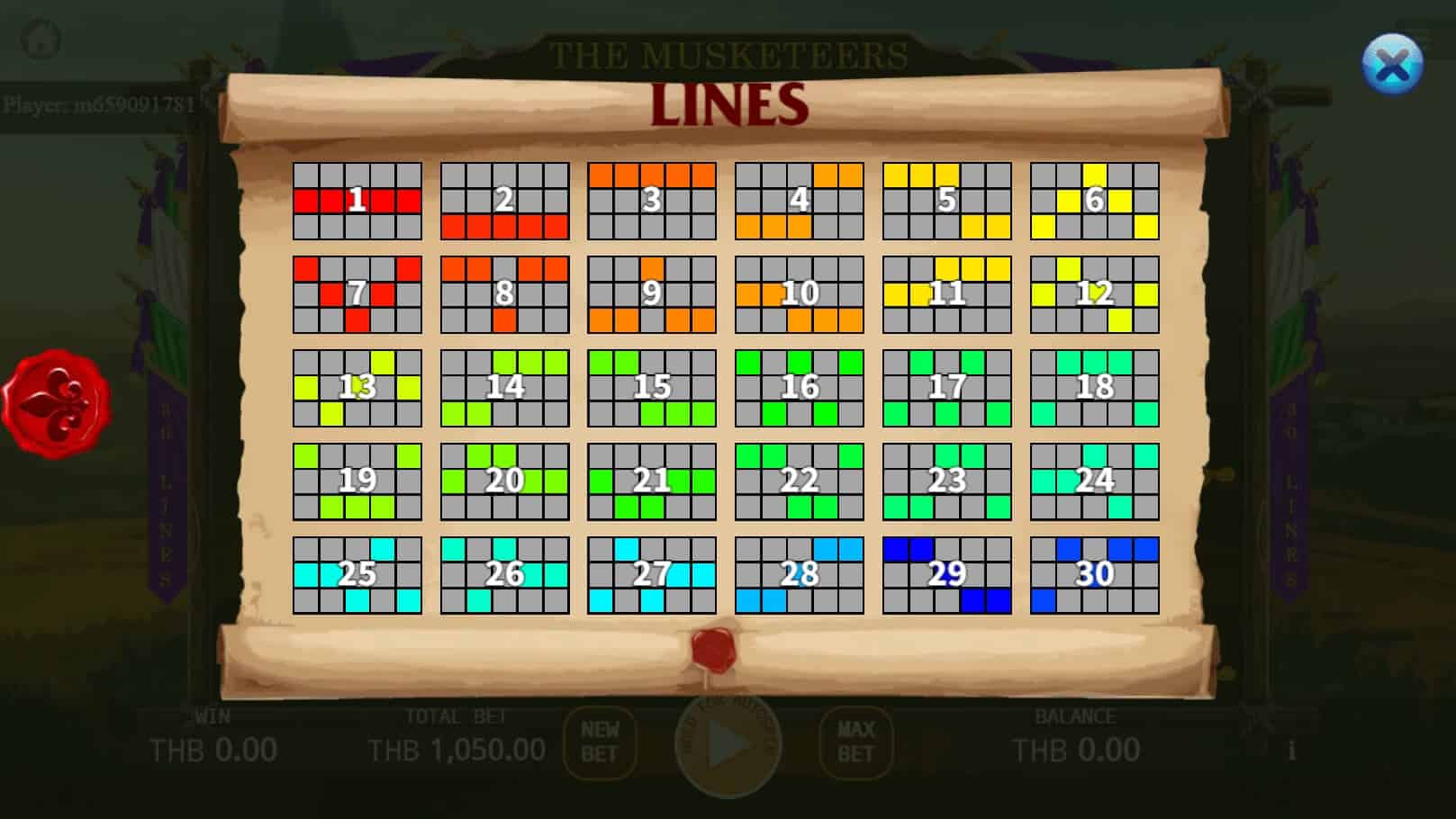
Task: Click the LINES title on the scroll
Action: tap(728, 103)
